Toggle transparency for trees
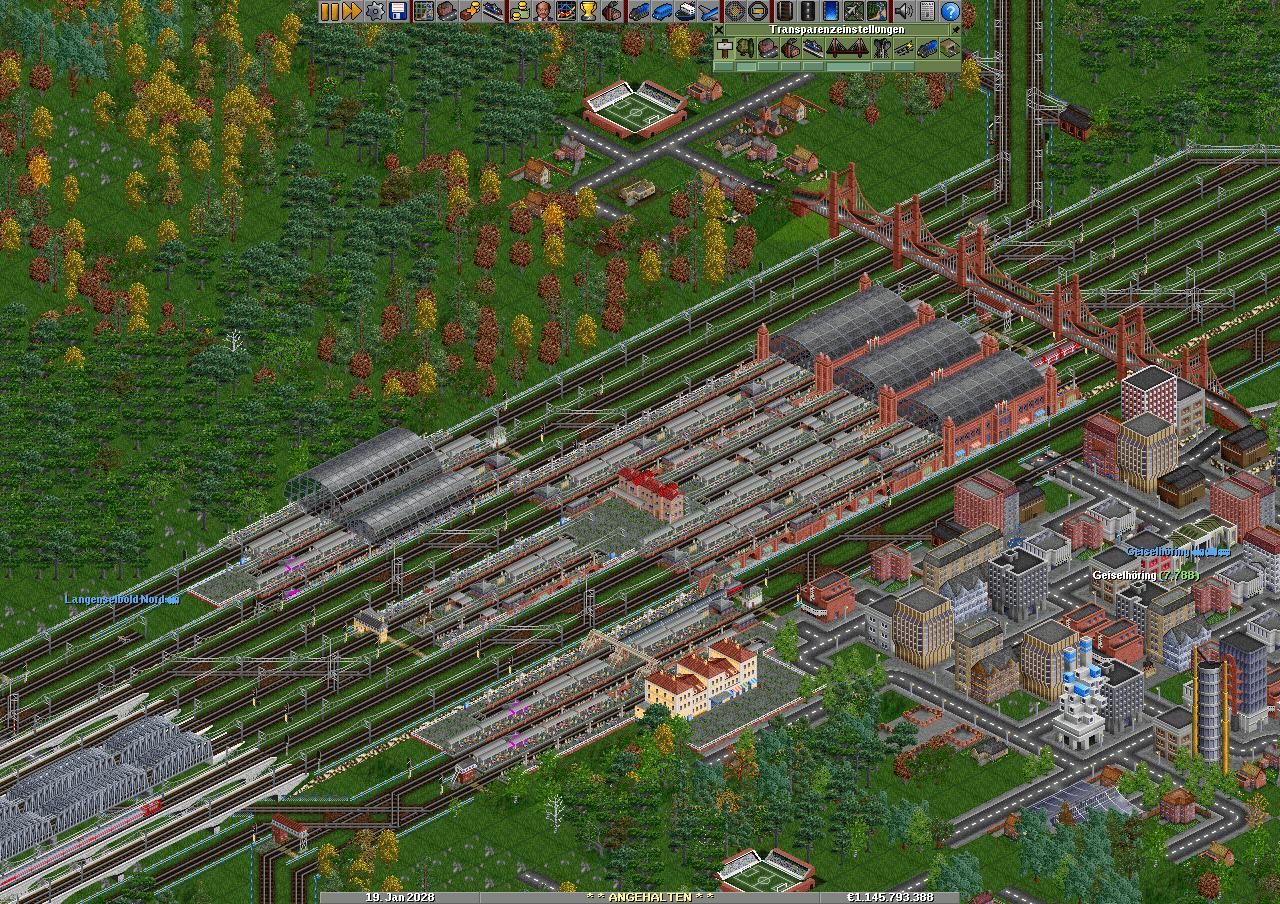Screen dimensions: 1280x904 744,48
